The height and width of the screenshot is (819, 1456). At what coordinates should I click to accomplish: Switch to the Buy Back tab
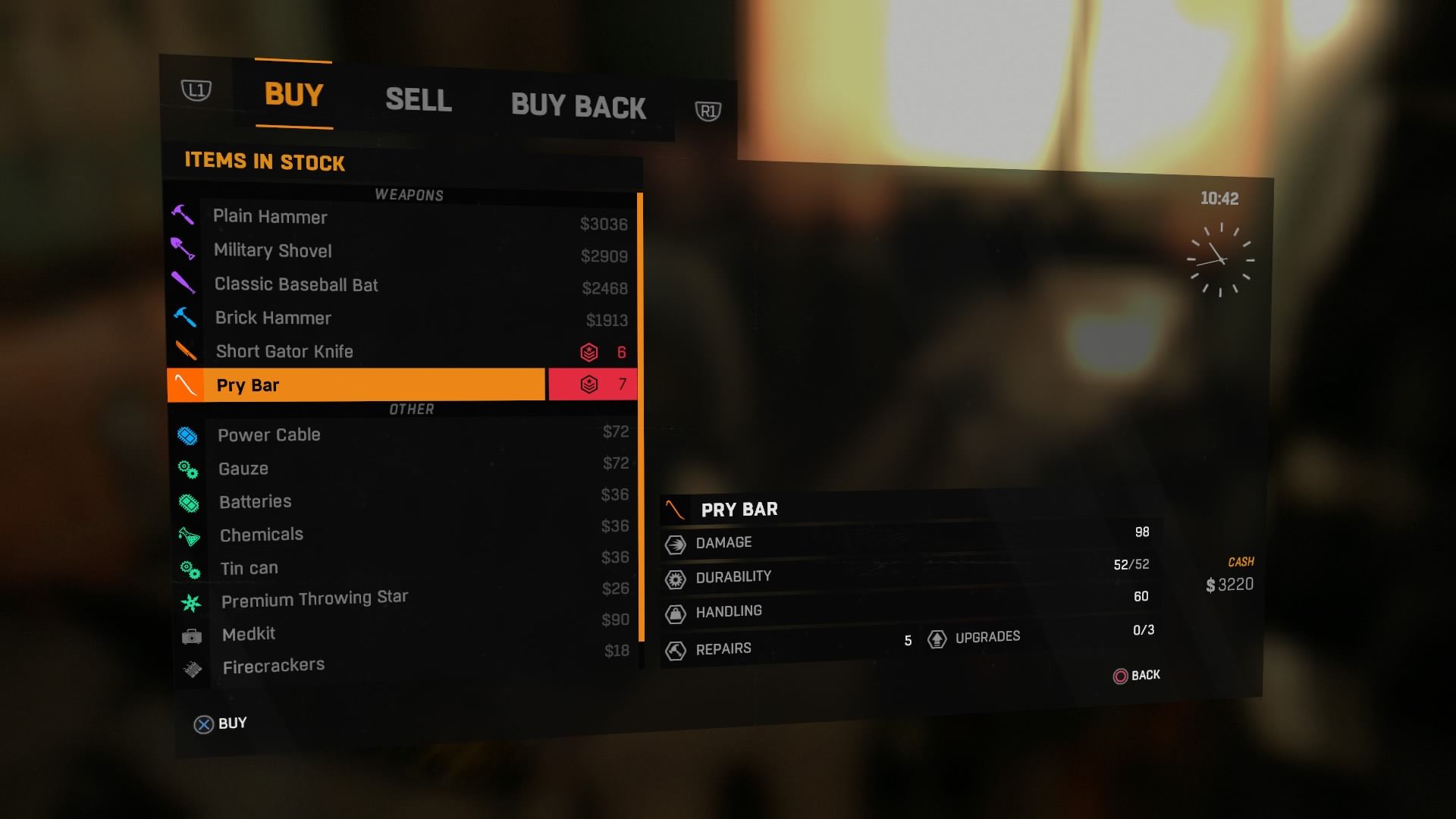coord(578,106)
